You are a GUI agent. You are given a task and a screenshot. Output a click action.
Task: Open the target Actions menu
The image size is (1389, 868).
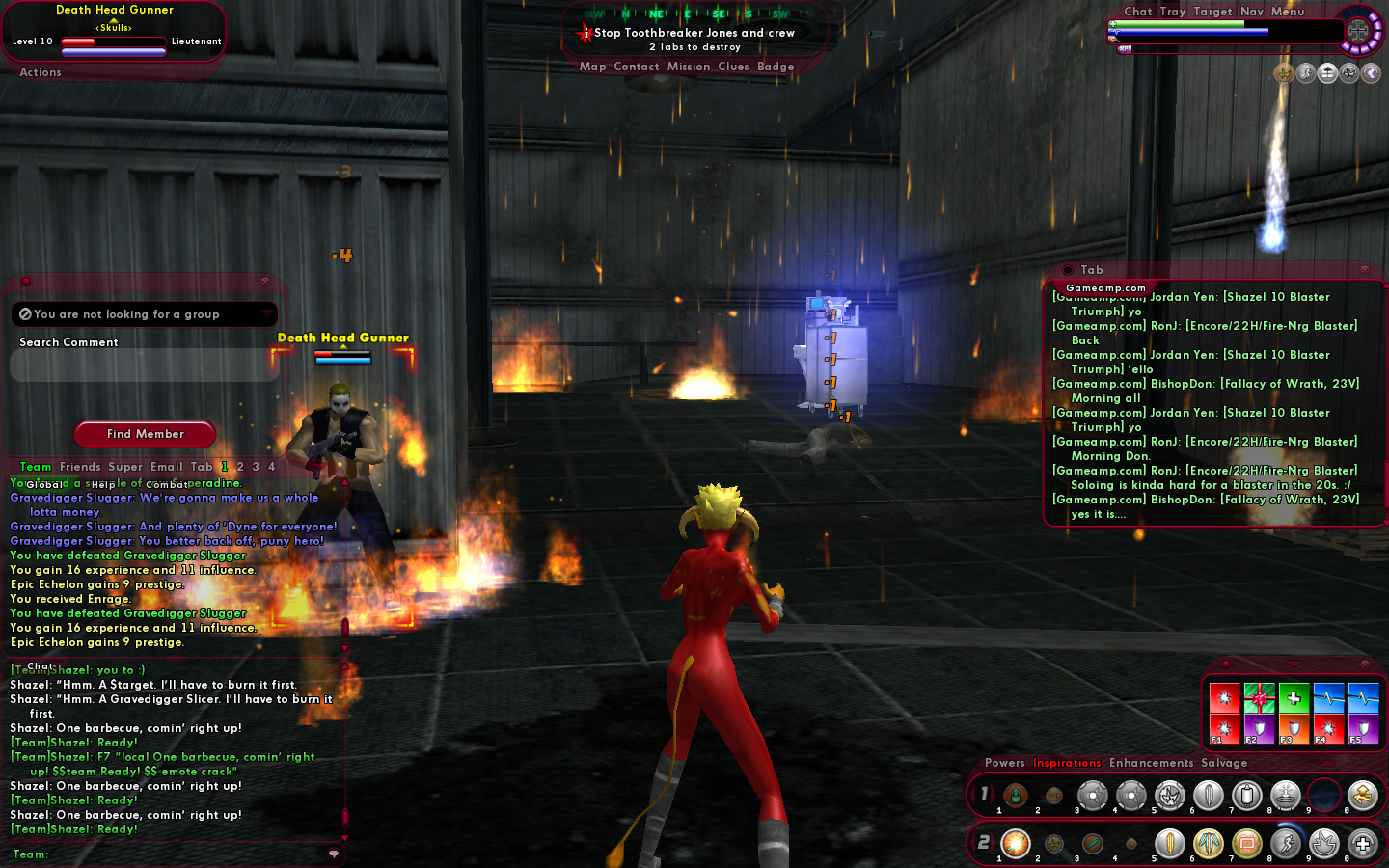click(41, 72)
